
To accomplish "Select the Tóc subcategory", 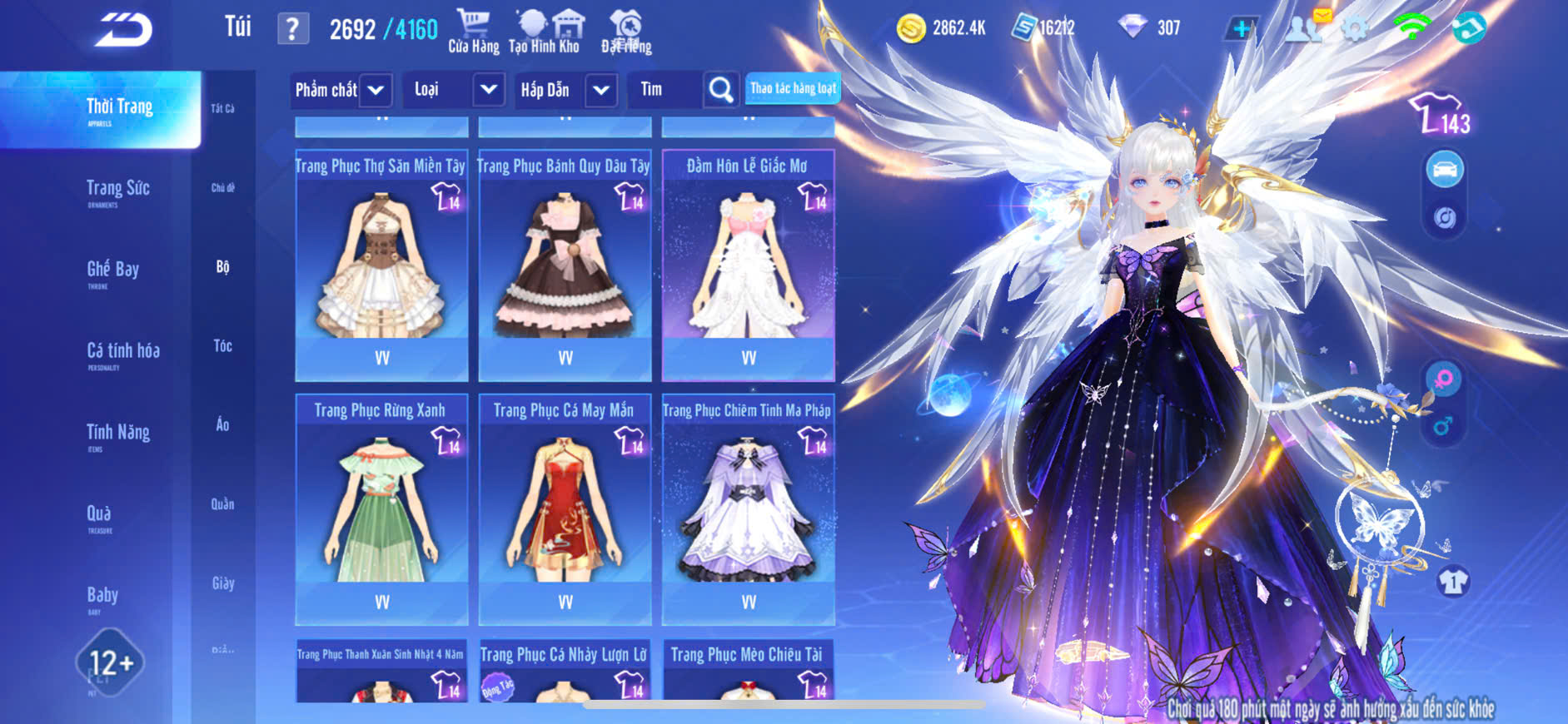I will click(222, 346).
